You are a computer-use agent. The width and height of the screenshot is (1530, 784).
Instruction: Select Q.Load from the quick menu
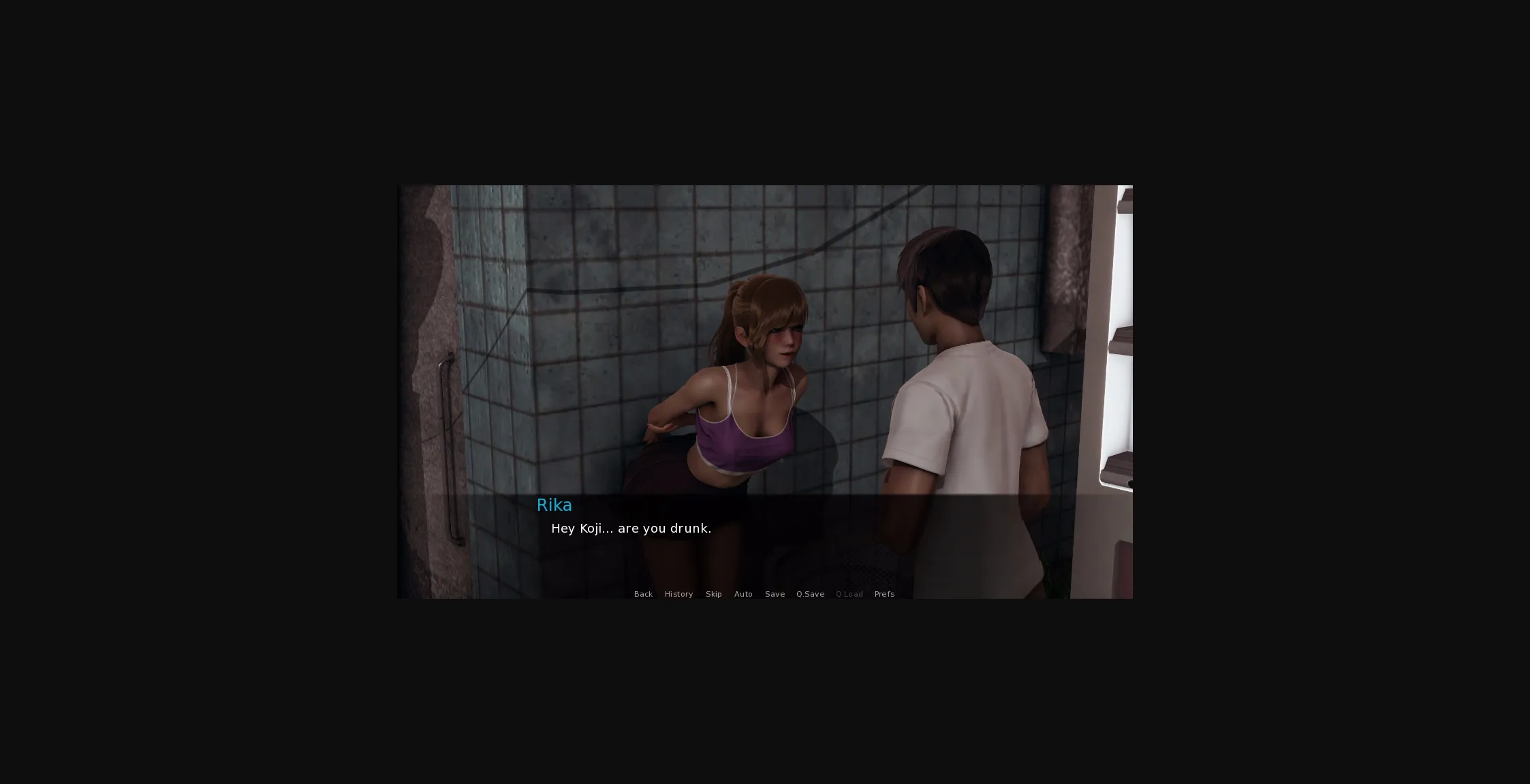click(x=849, y=594)
